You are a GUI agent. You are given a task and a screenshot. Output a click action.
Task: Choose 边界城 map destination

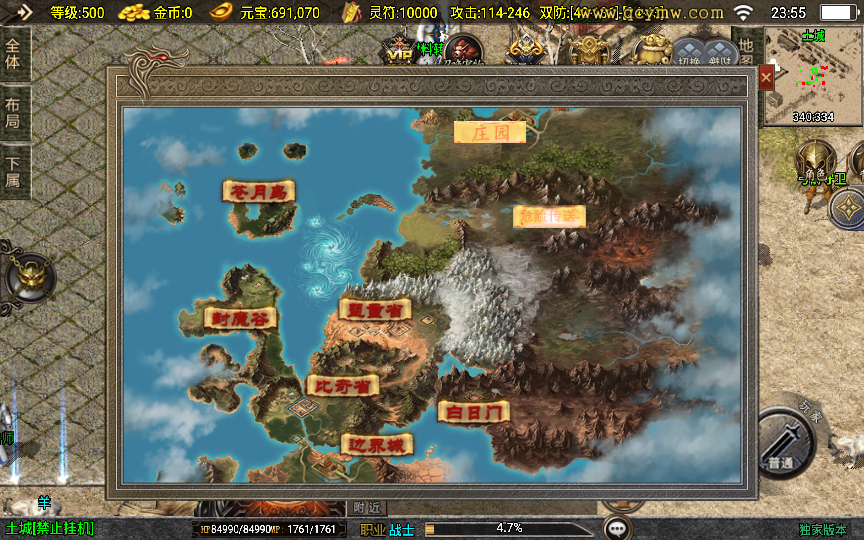click(377, 444)
